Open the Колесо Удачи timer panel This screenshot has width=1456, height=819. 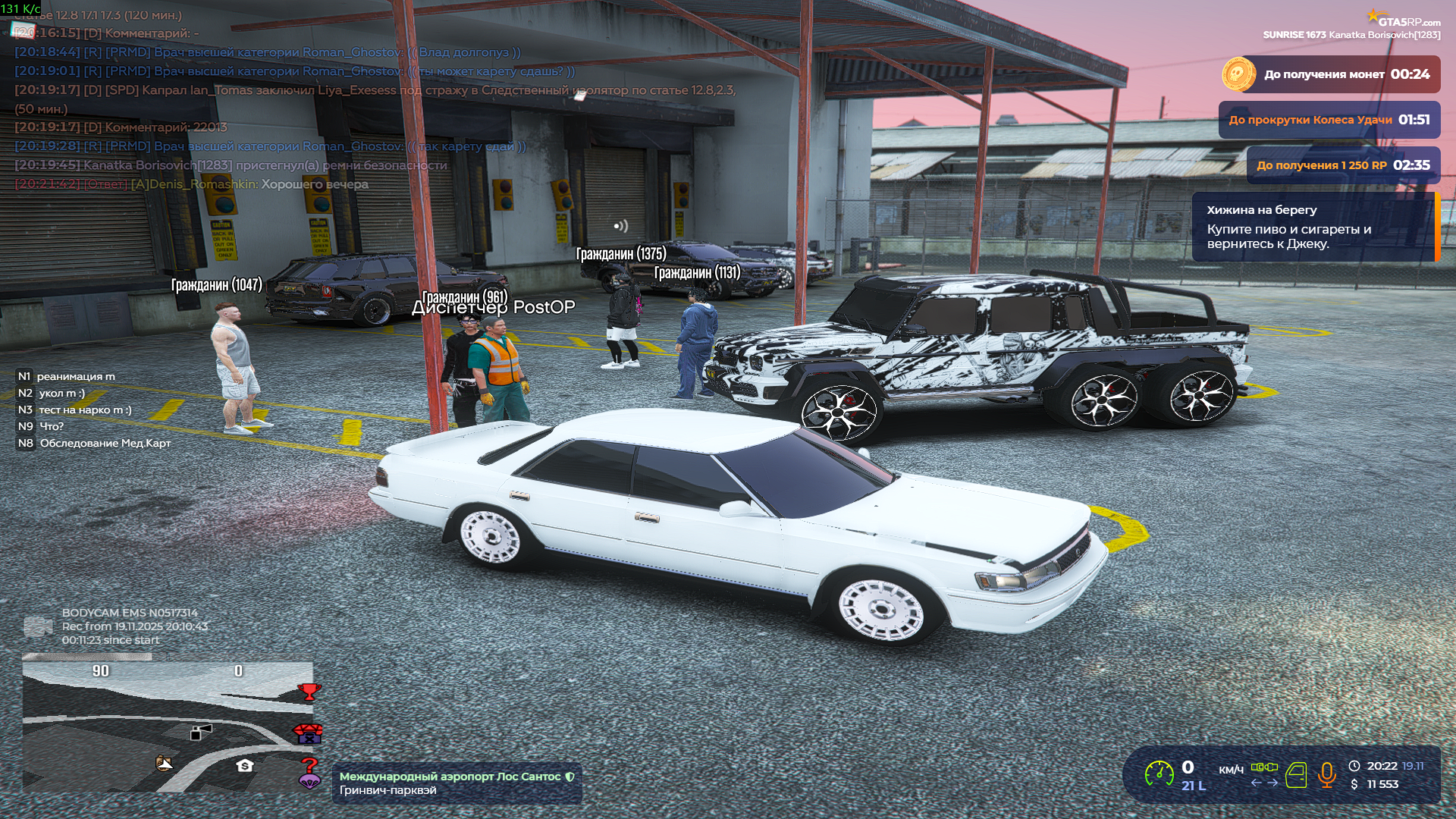coord(1329,120)
